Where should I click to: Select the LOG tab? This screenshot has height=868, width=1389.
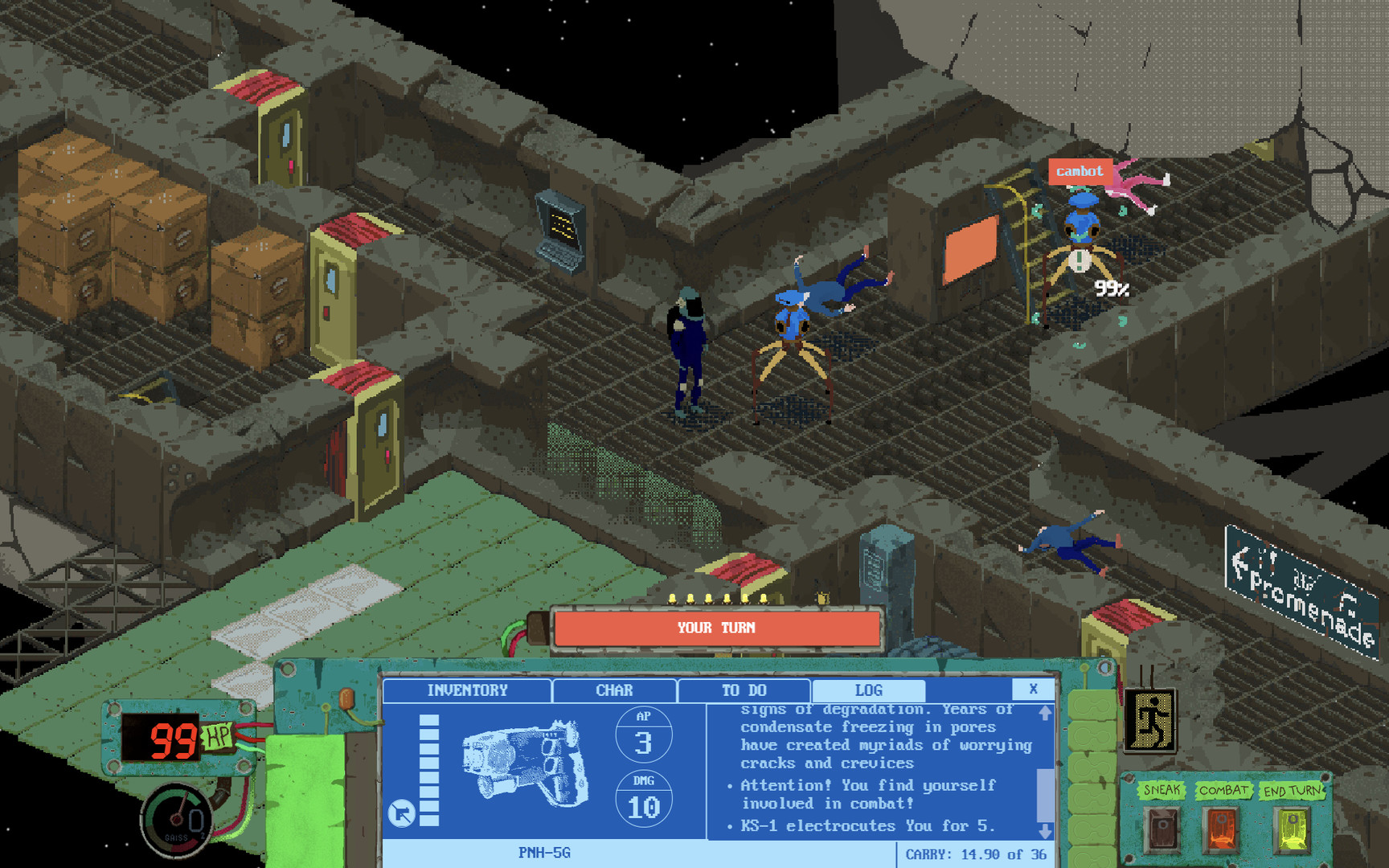868,690
